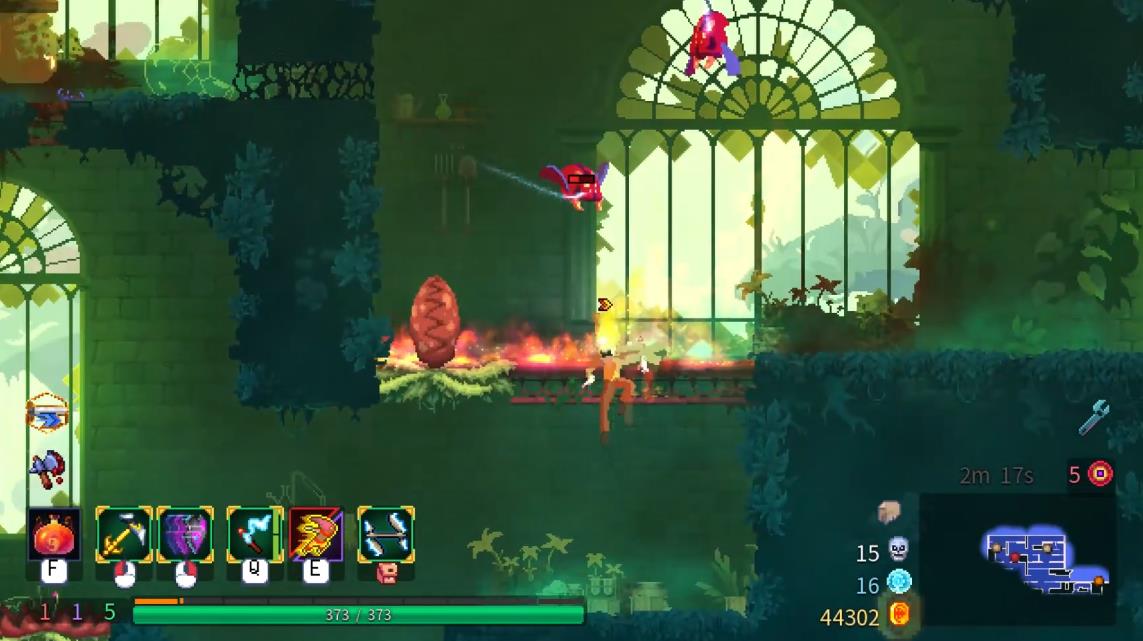Select the golden pickaxe weapon slot
The height and width of the screenshot is (641, 1143).
(124, 534)
